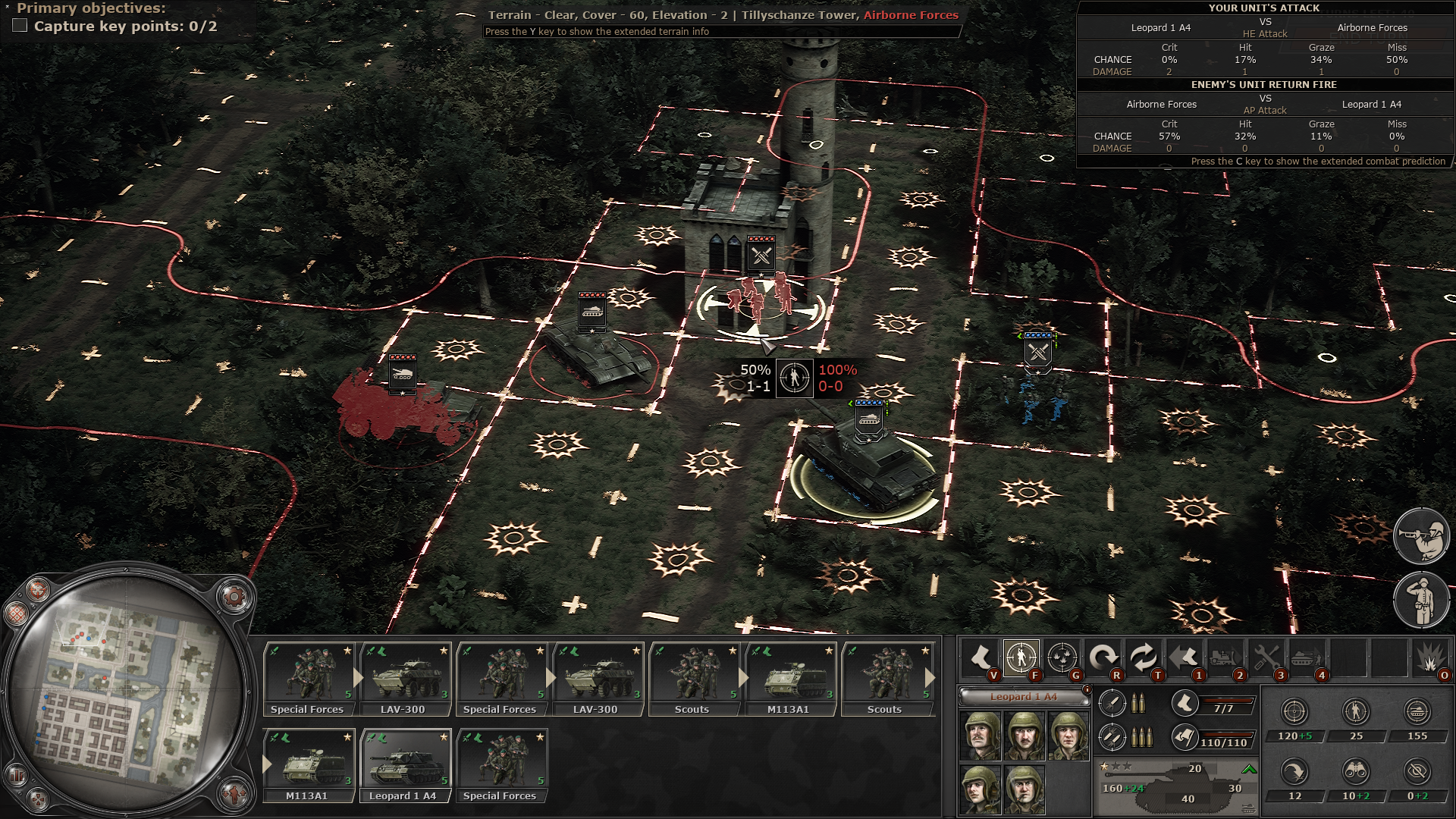Toggle the minimap's grid overlay button
Viewport: 1456px width, 819px height.
pyautogui.click(x=16, y=613)
